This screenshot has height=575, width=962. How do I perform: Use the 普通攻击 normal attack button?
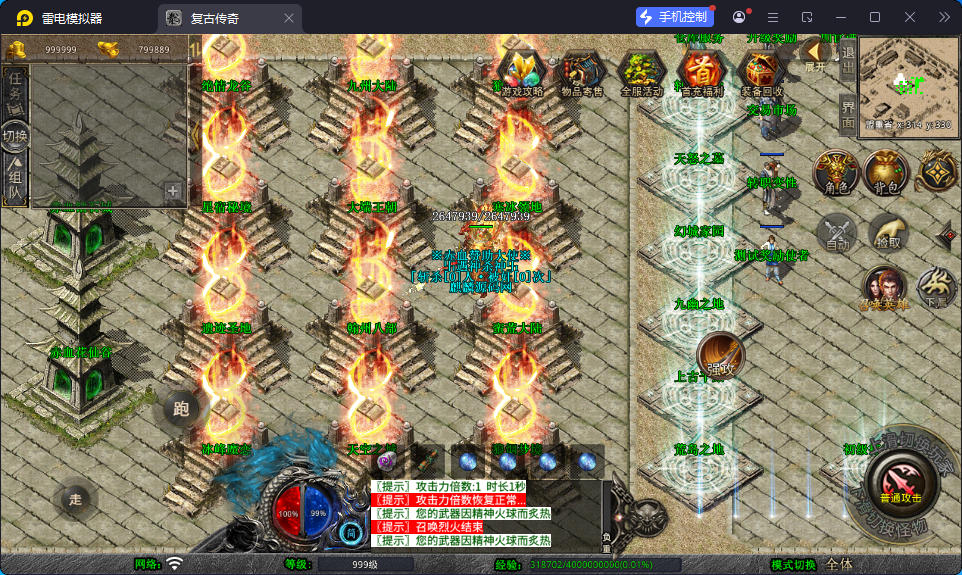coord(901,481)
